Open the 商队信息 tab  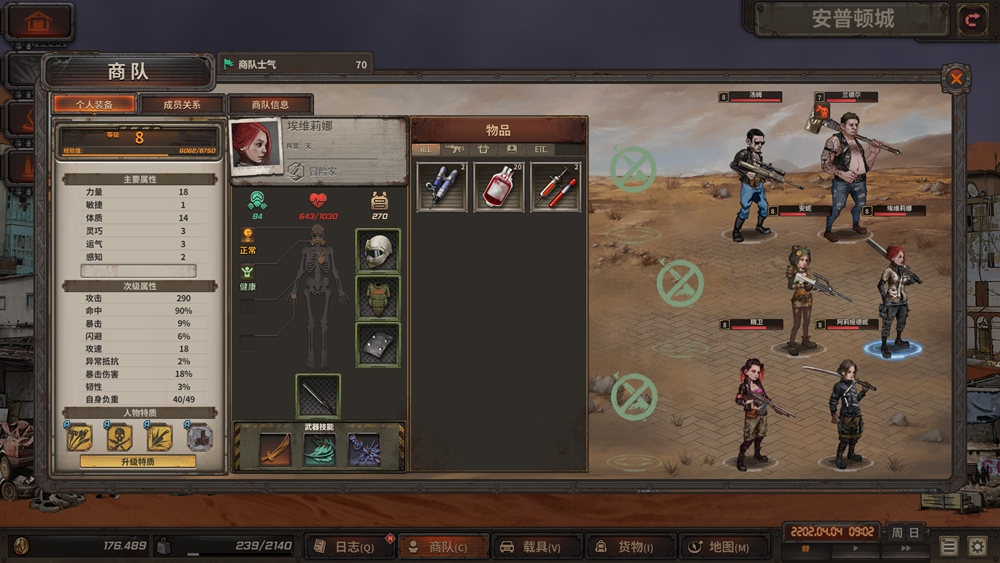(270, 105)
